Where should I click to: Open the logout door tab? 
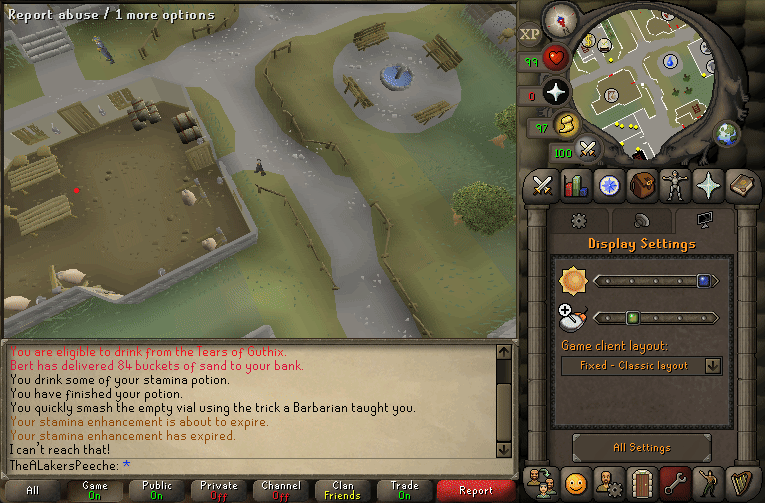[x=641, y=482]
